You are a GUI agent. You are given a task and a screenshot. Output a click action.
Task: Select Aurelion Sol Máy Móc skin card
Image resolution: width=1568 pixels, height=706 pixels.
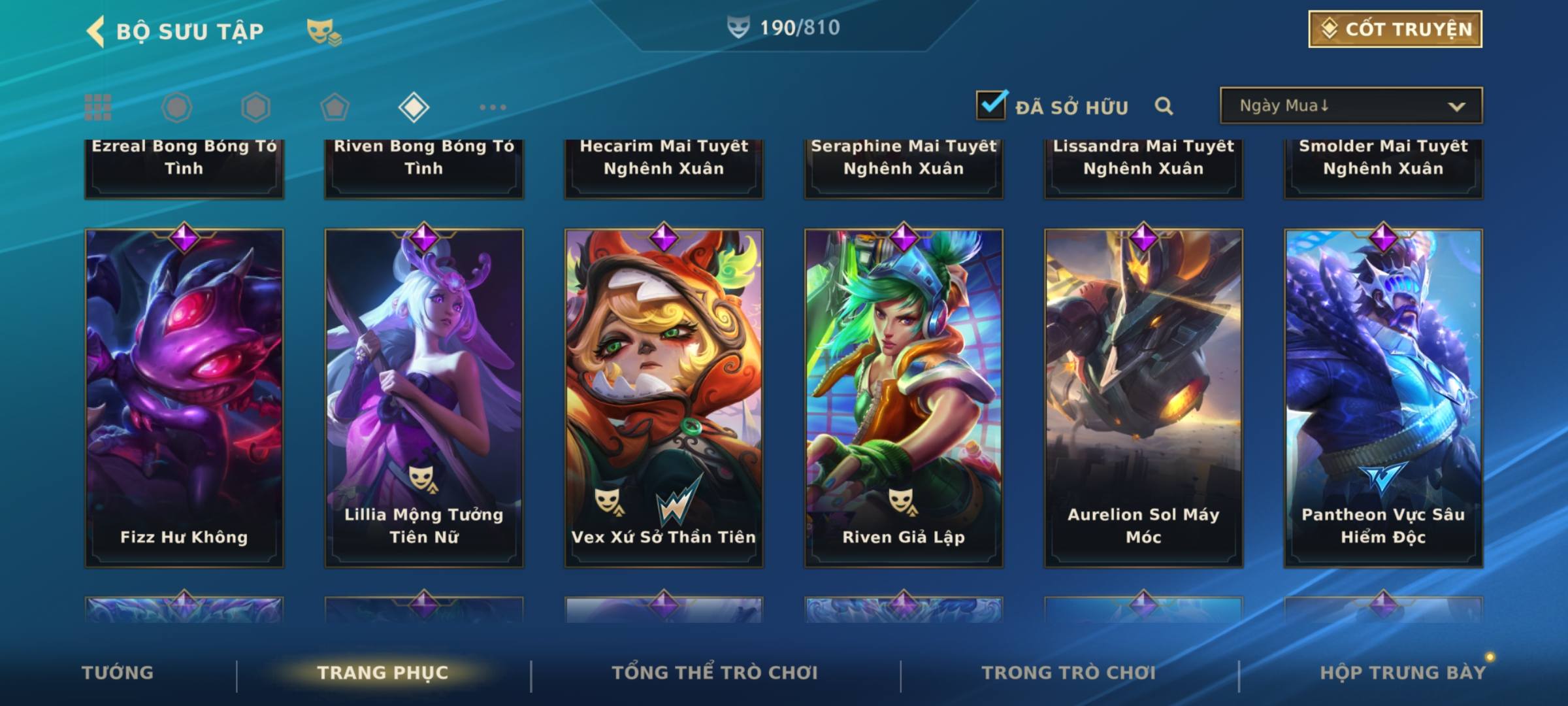tap(1143, 397)
